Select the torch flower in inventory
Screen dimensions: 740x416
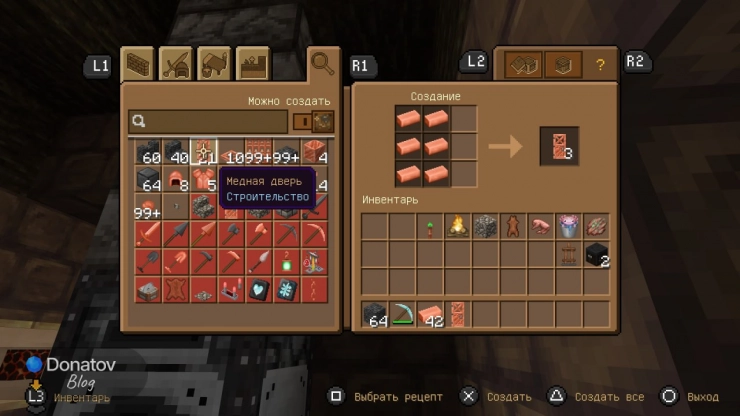[x=430, y=226]
